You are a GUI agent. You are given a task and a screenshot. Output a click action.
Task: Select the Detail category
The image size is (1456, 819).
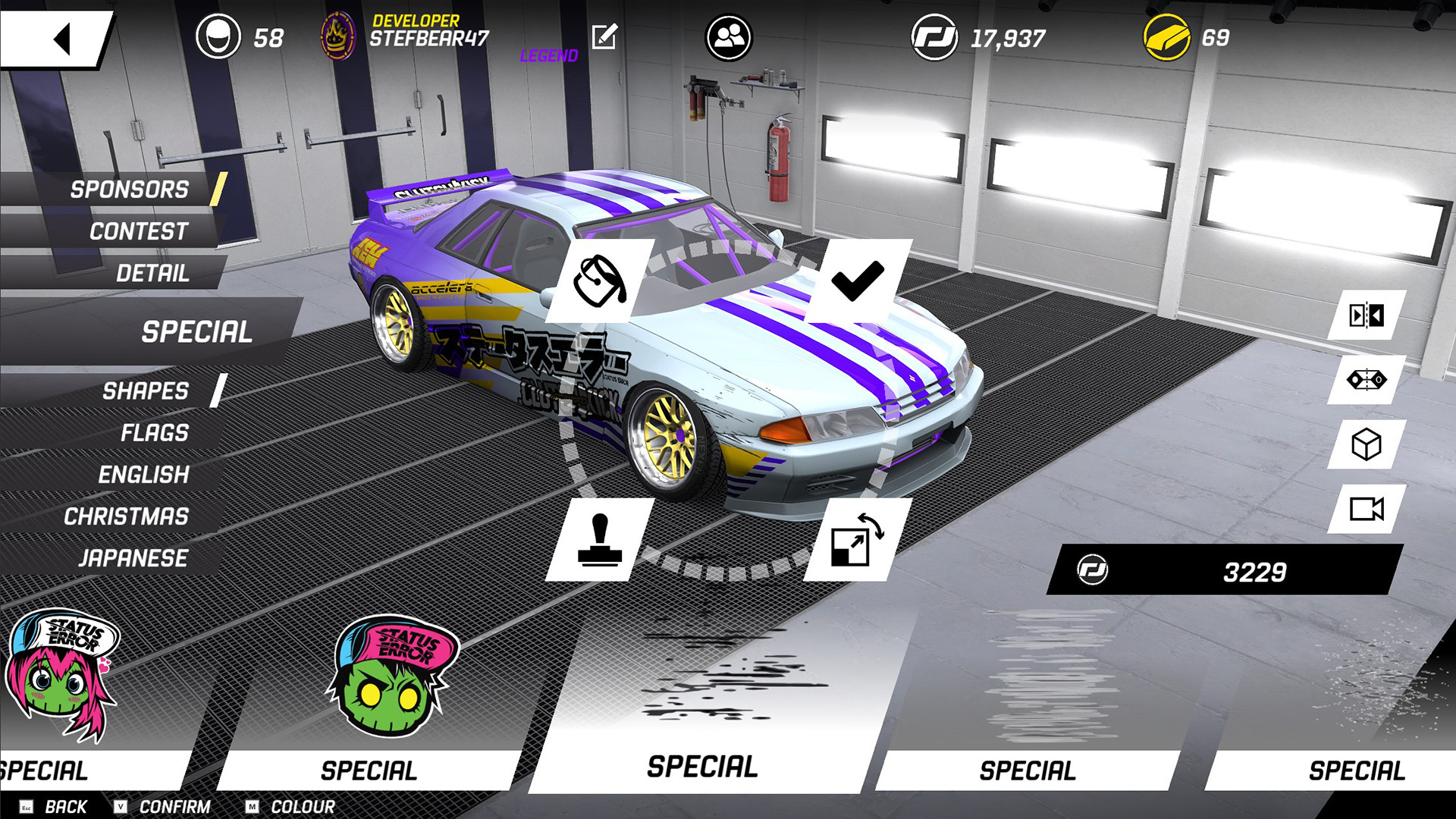pos(152,273)
